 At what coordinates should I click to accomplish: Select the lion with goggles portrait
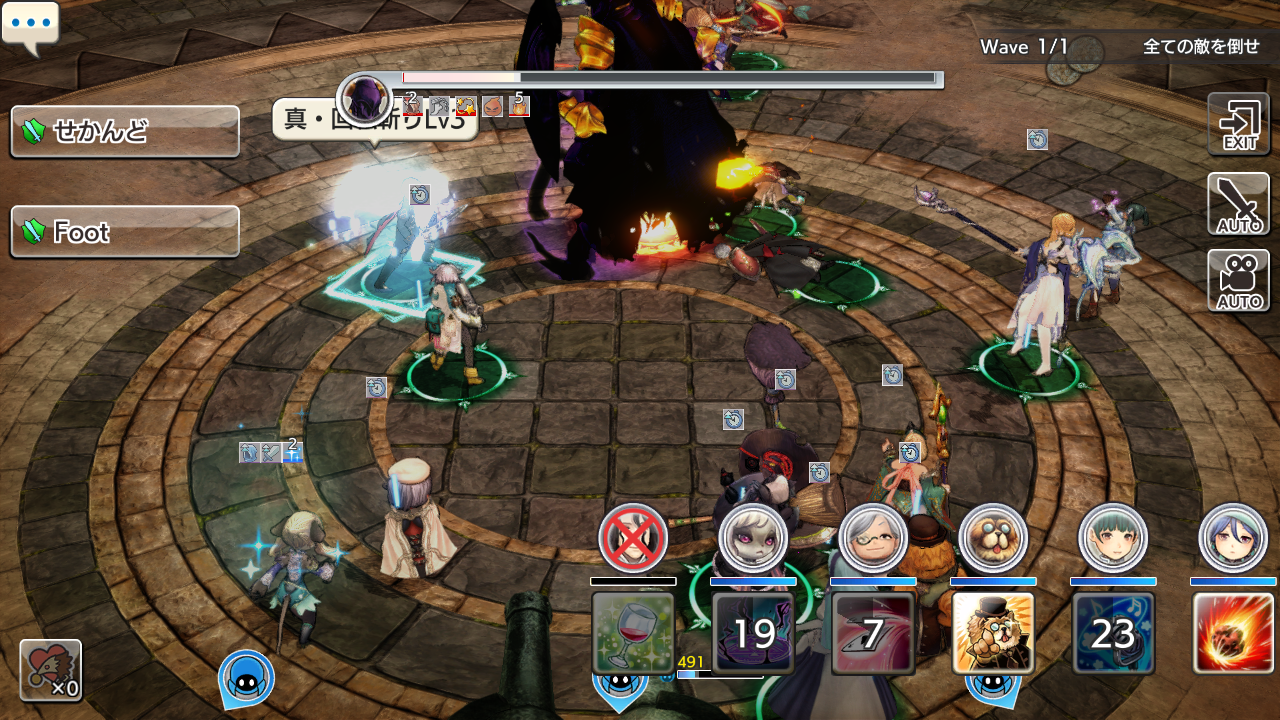993,538
